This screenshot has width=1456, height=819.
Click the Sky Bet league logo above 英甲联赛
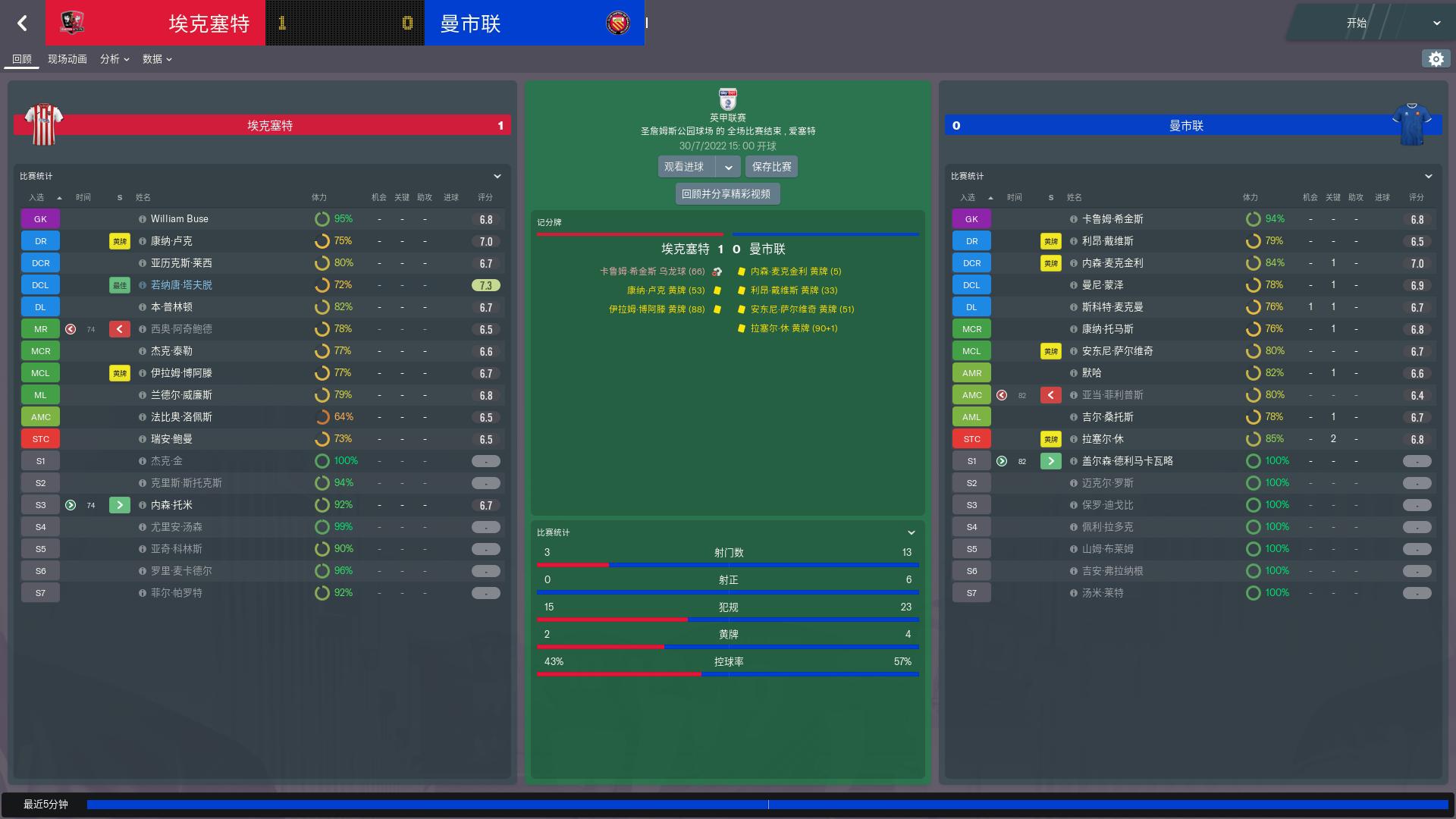(x=727, y=99)
